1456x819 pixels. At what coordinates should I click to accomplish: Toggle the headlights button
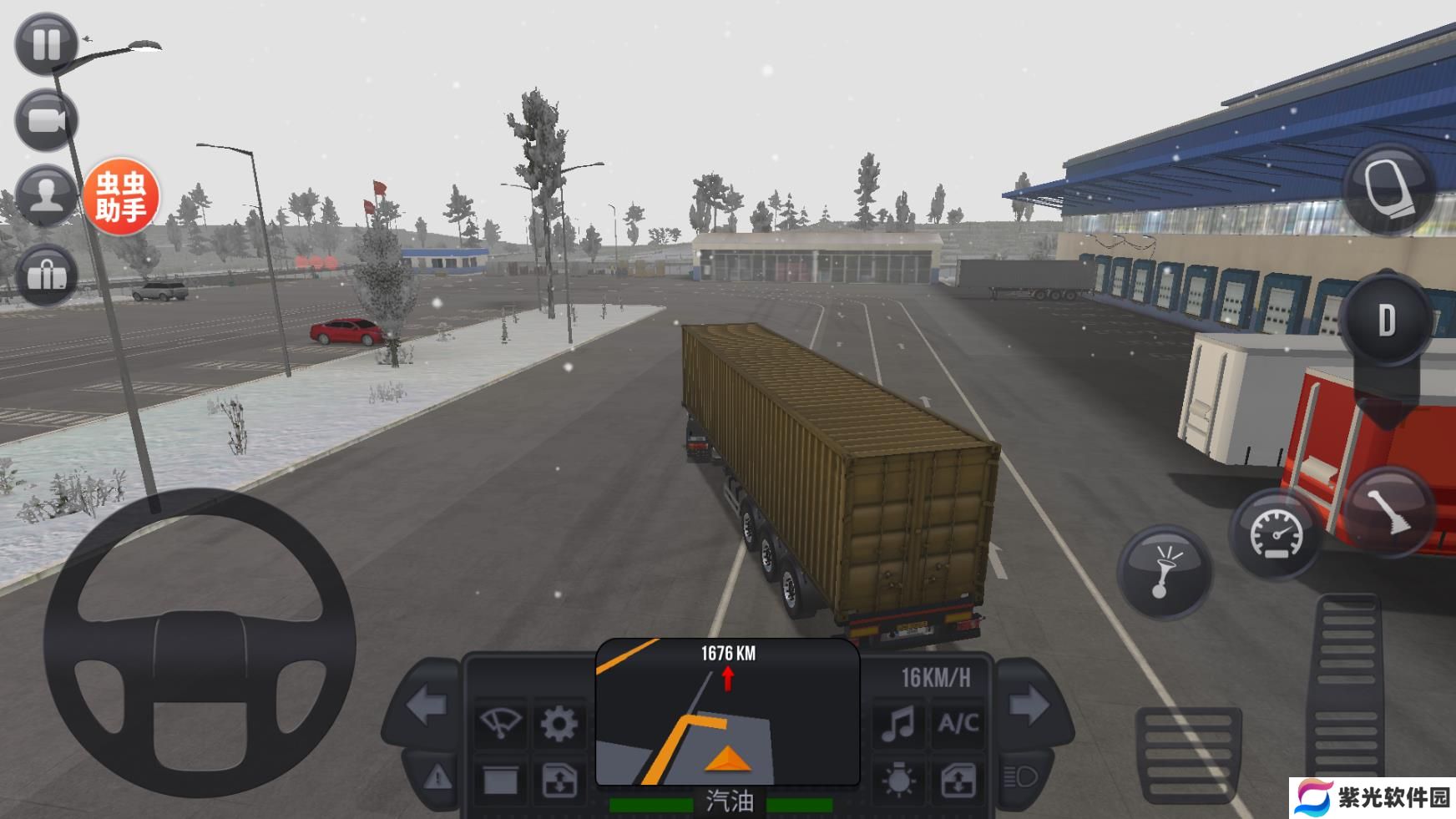tap(1020, 778)
